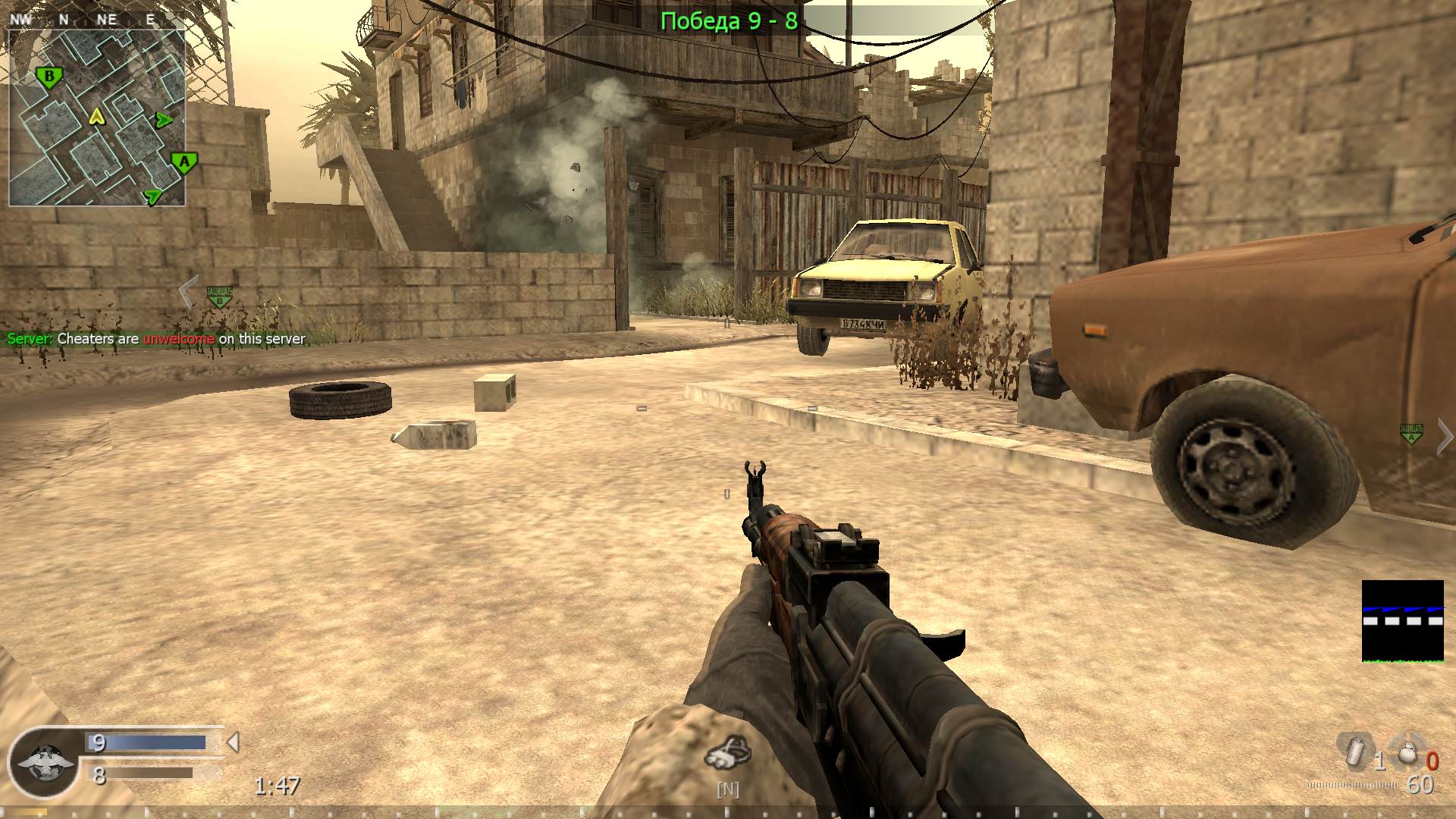This screenshot has width=1456, height=819.
Task: Click the Server cheater warning message
Action: pos(154,339)
